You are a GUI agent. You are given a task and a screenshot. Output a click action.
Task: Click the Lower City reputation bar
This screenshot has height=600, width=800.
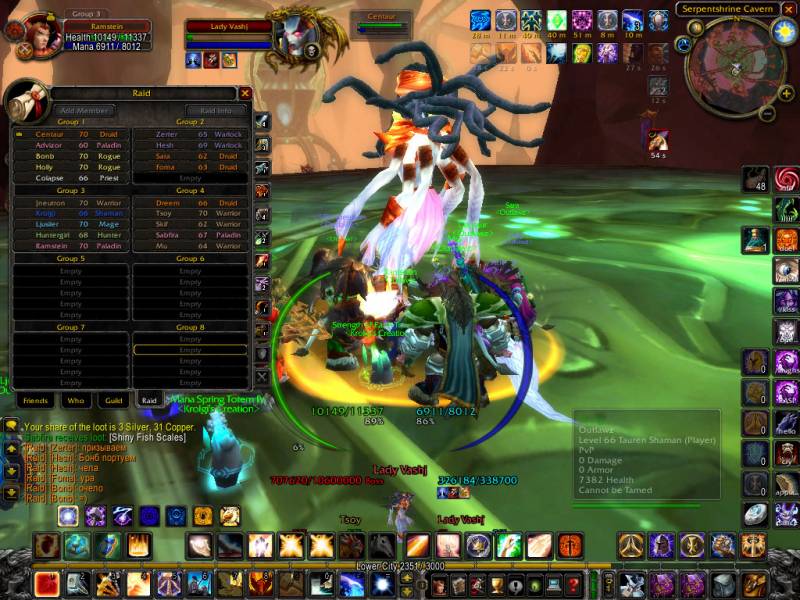coord(400,565)
